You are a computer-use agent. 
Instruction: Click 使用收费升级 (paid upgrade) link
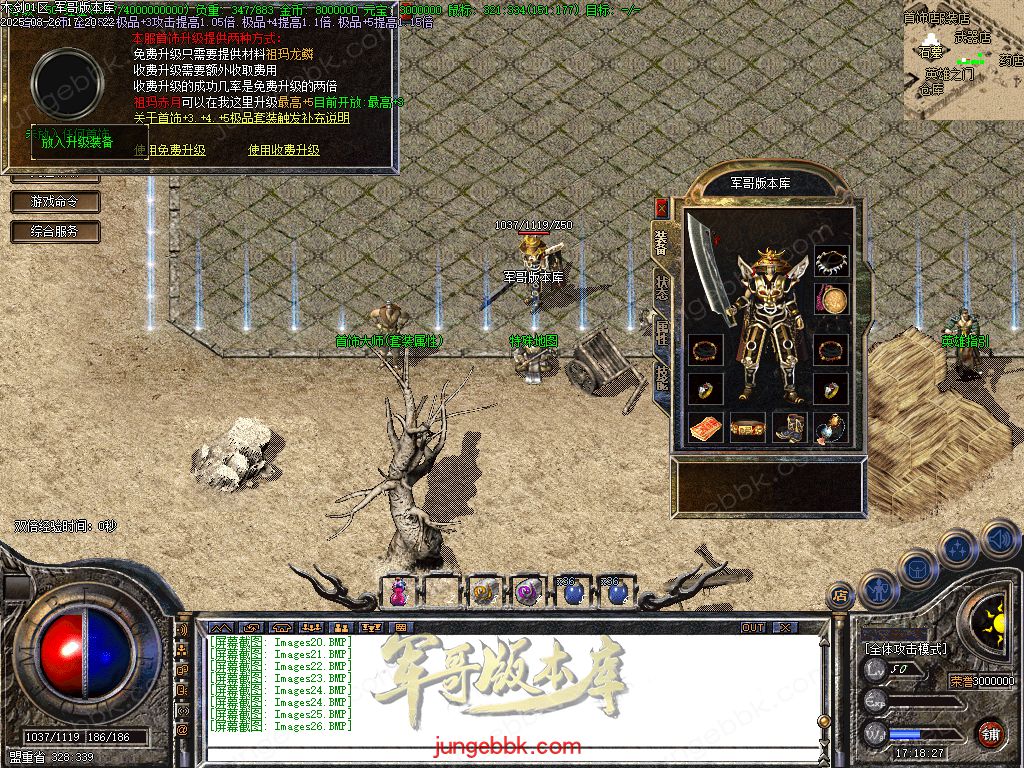(284, 150)
